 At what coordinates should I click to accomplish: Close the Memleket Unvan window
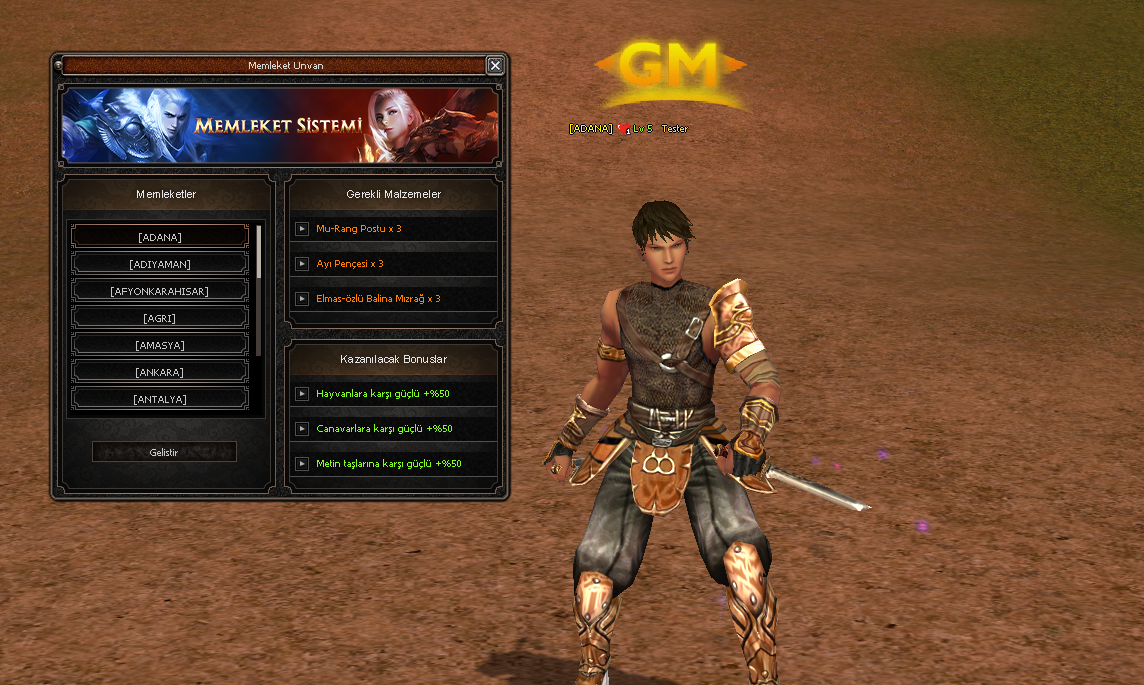(495, 65)
